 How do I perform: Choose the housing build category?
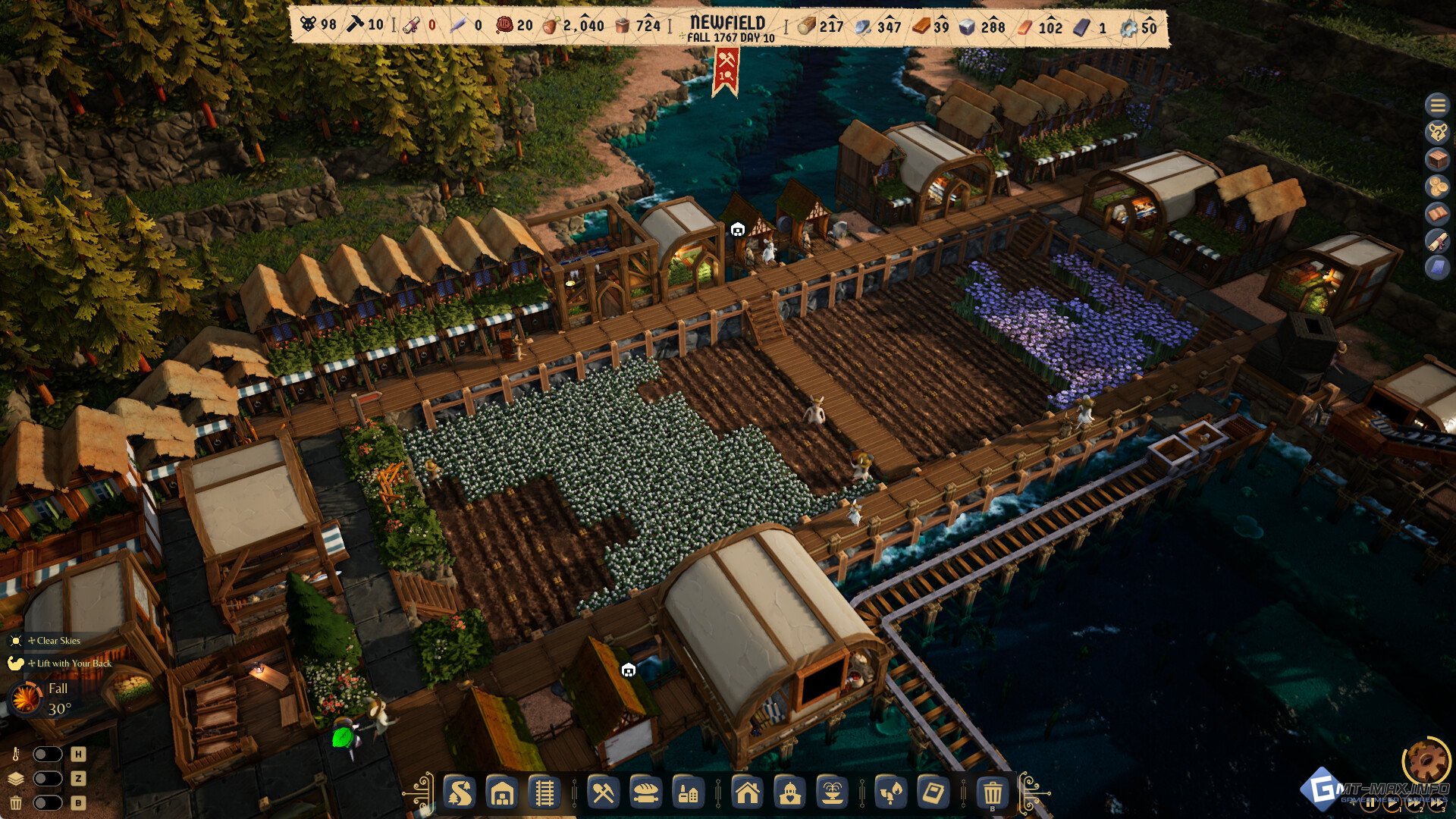[747, 793]
